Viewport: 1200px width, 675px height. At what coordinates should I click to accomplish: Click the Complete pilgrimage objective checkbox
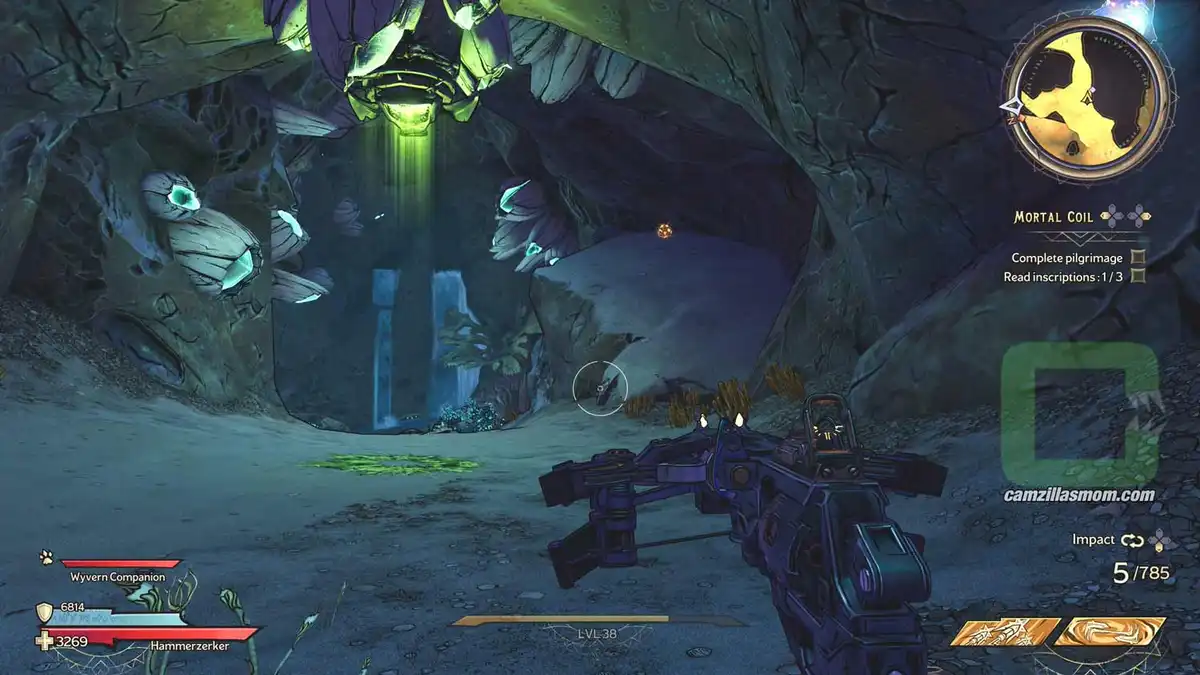pos(1138,257)
